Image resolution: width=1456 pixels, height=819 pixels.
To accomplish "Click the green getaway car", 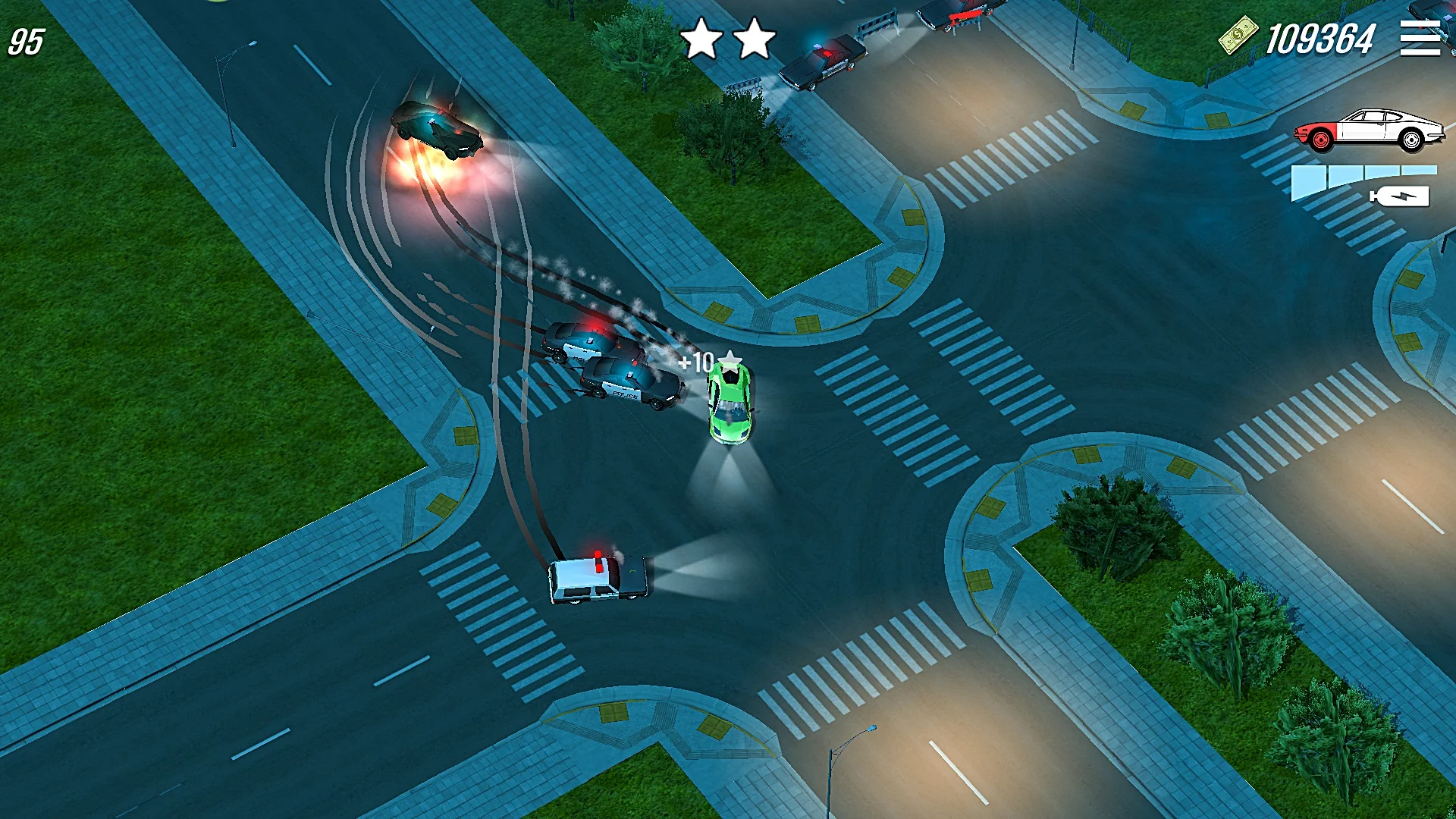I will click(x=730, y=406).
